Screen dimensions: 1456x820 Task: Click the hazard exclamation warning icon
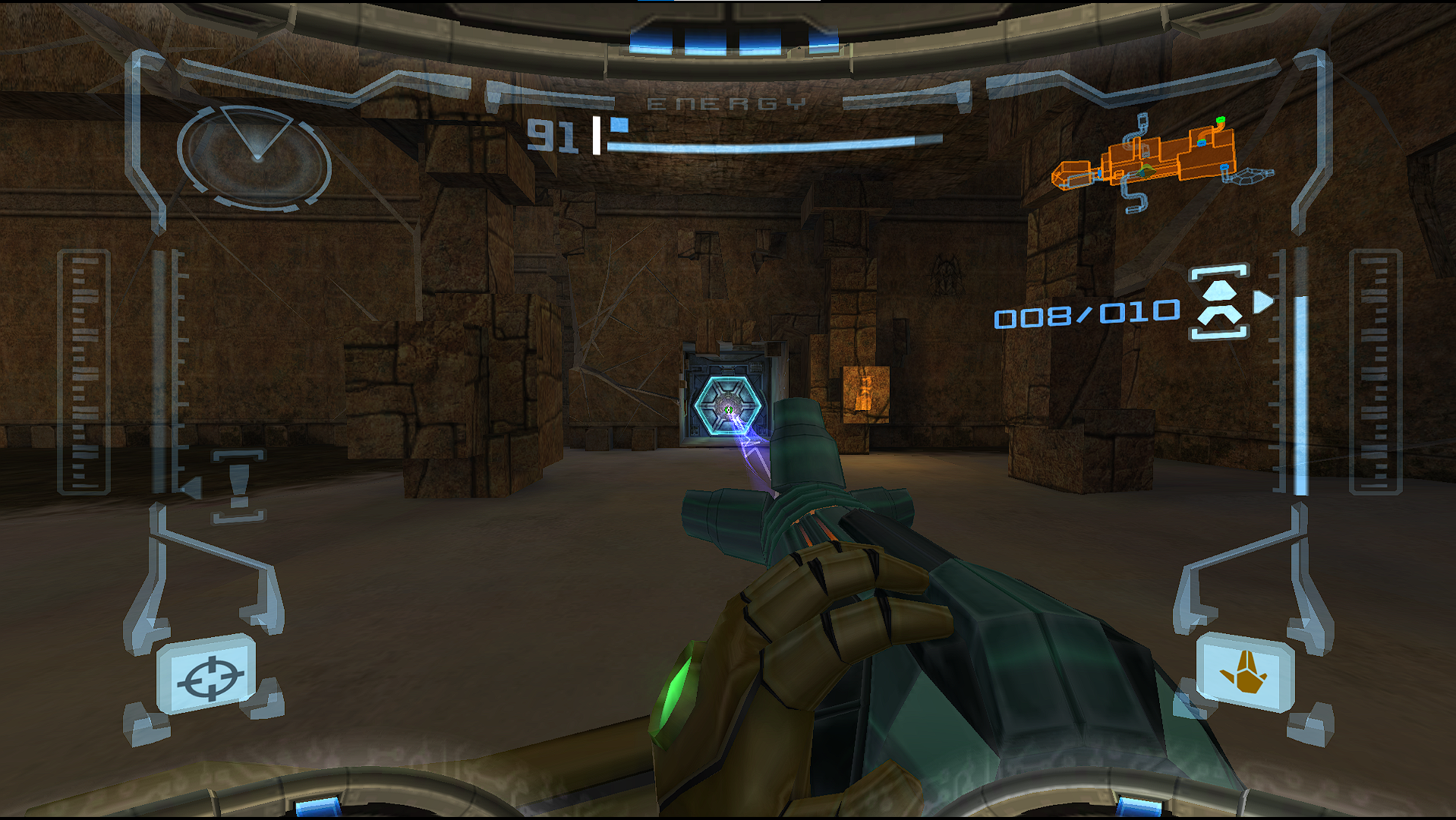coord(238,485)
